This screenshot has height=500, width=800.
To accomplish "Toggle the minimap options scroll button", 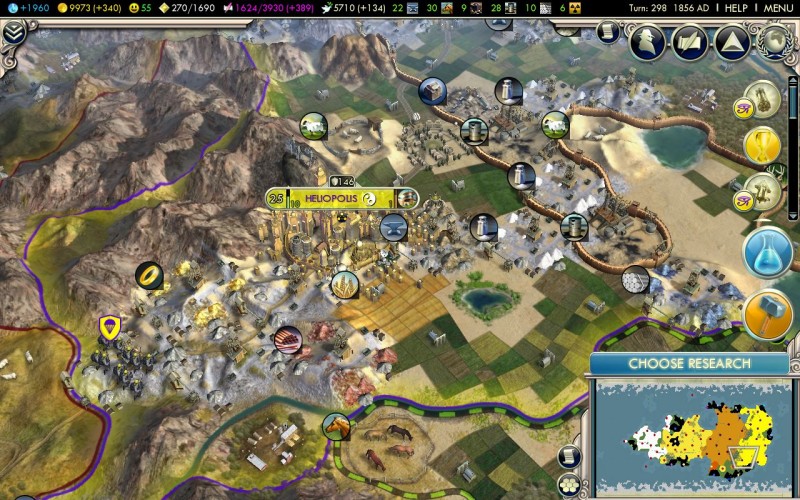I will point(568,457).
